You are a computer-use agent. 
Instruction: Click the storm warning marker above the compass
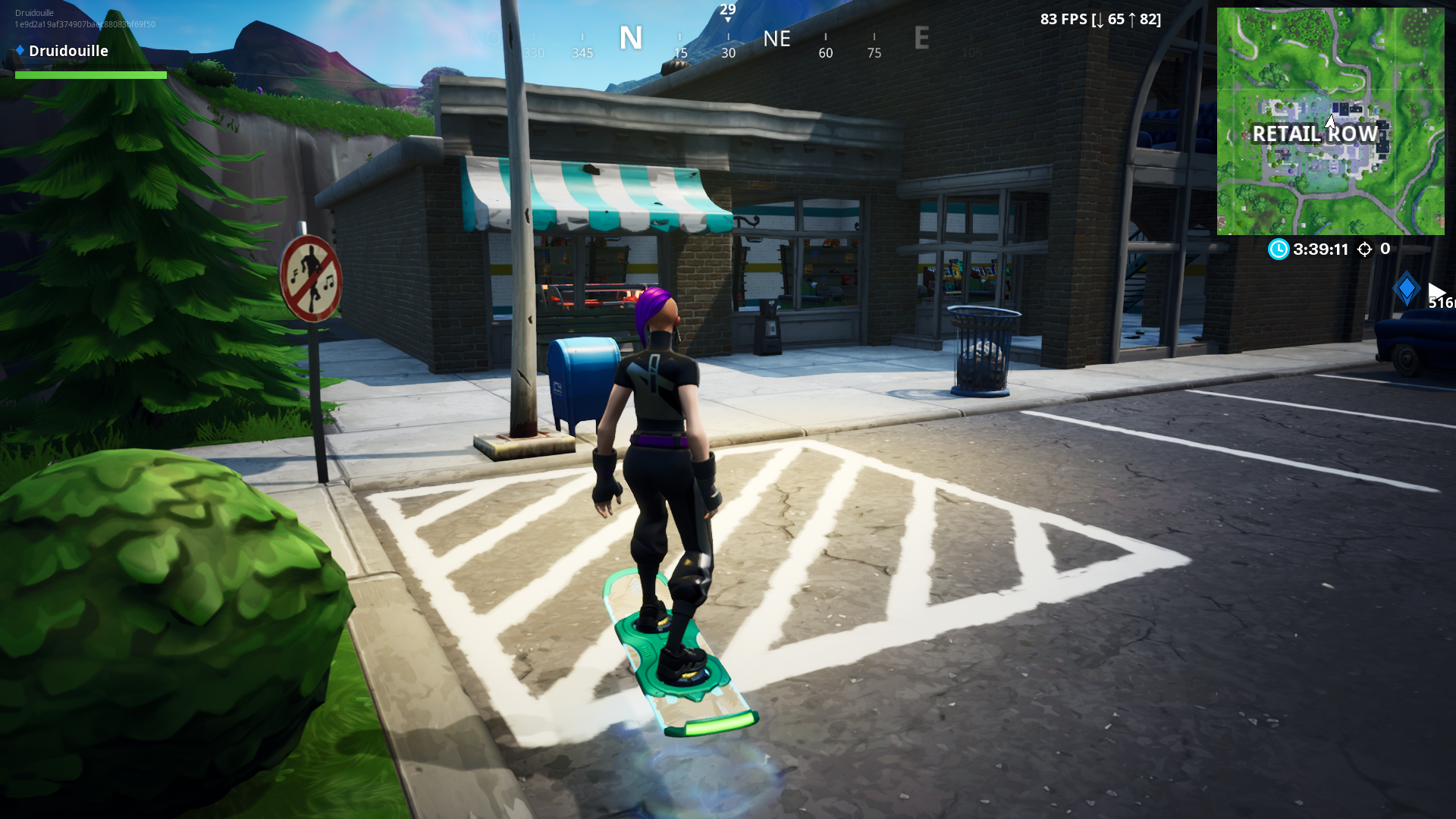(x=728, y=11)
